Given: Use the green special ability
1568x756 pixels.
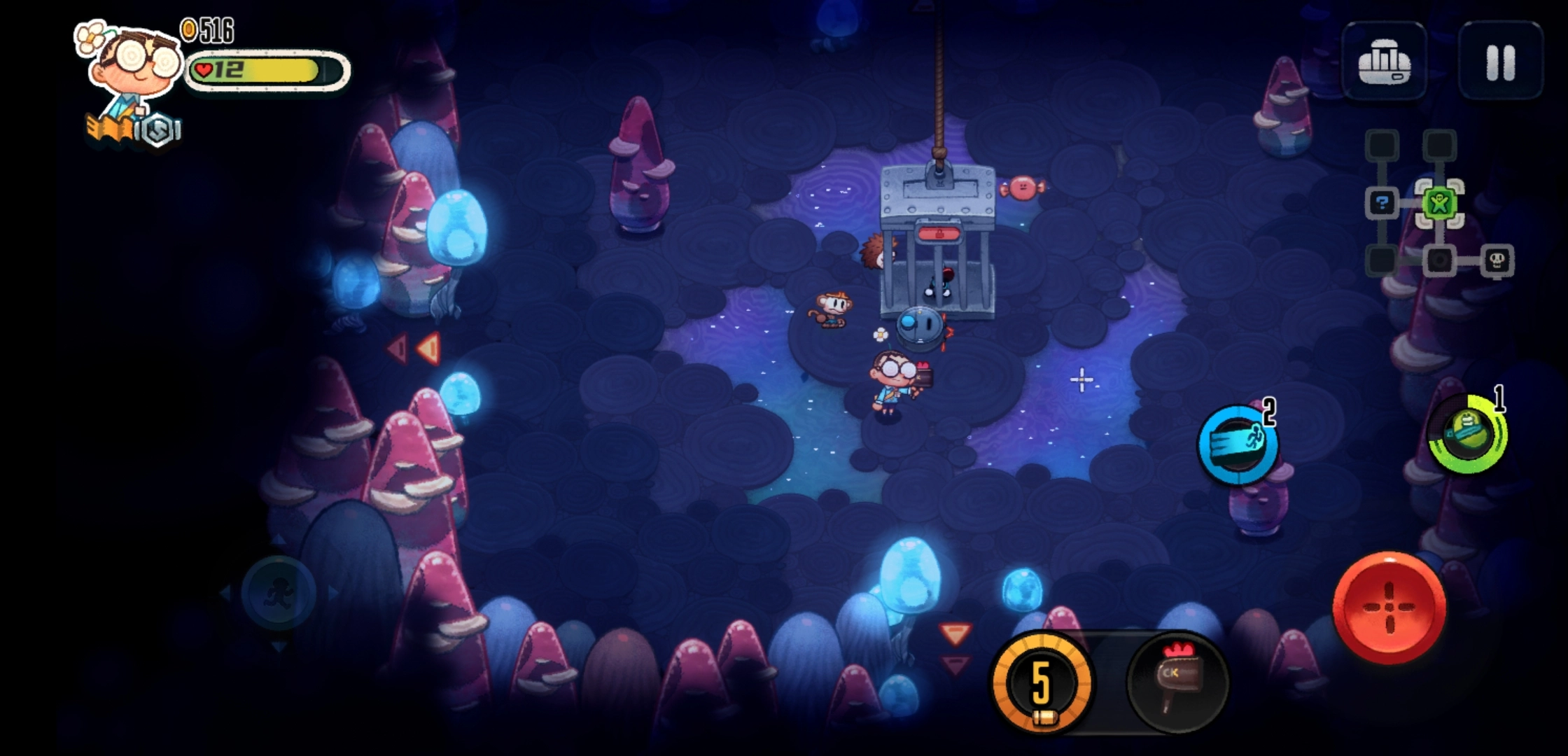Looking at the screenshot, I should pyautogui.click(x=1466, y=433).
